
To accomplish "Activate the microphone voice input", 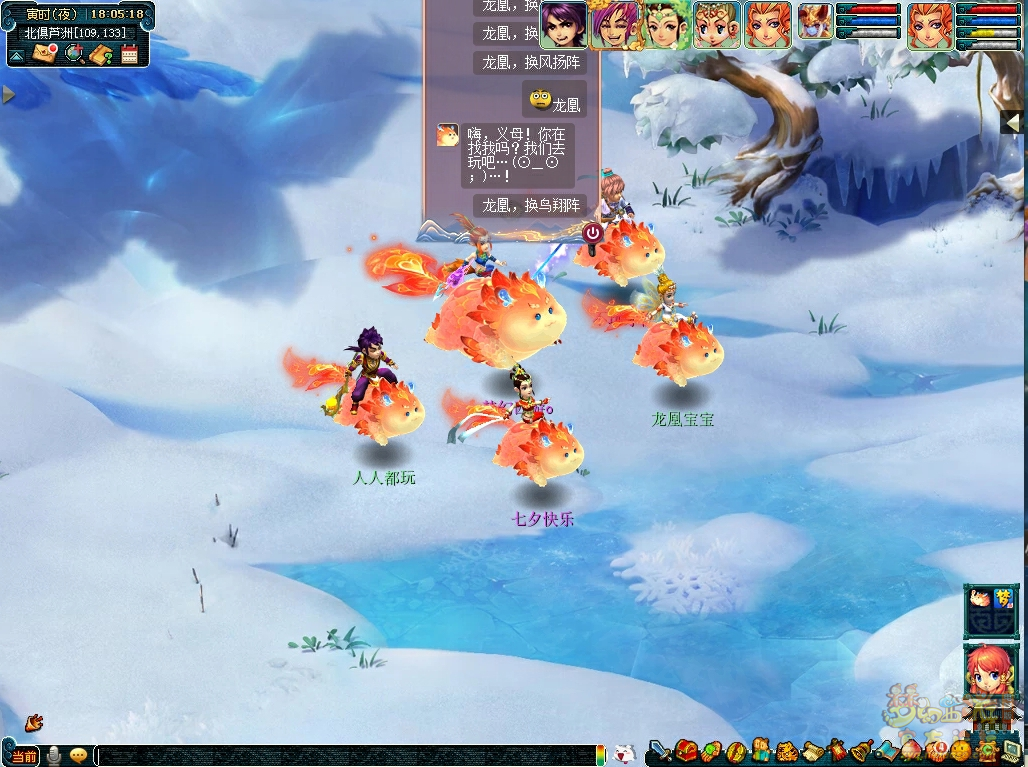I will 54,756.
